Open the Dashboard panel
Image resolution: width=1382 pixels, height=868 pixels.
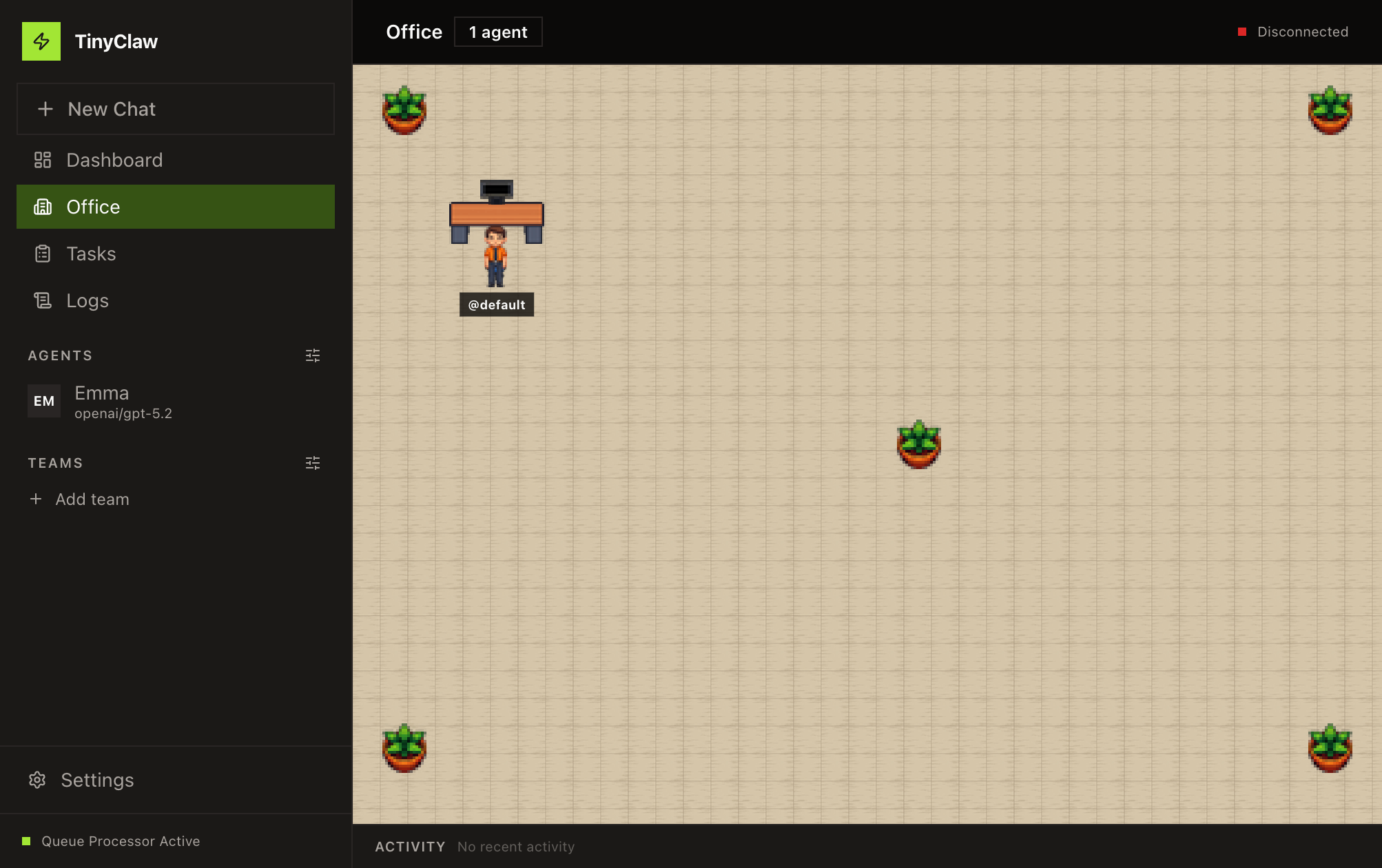[114, 160]
